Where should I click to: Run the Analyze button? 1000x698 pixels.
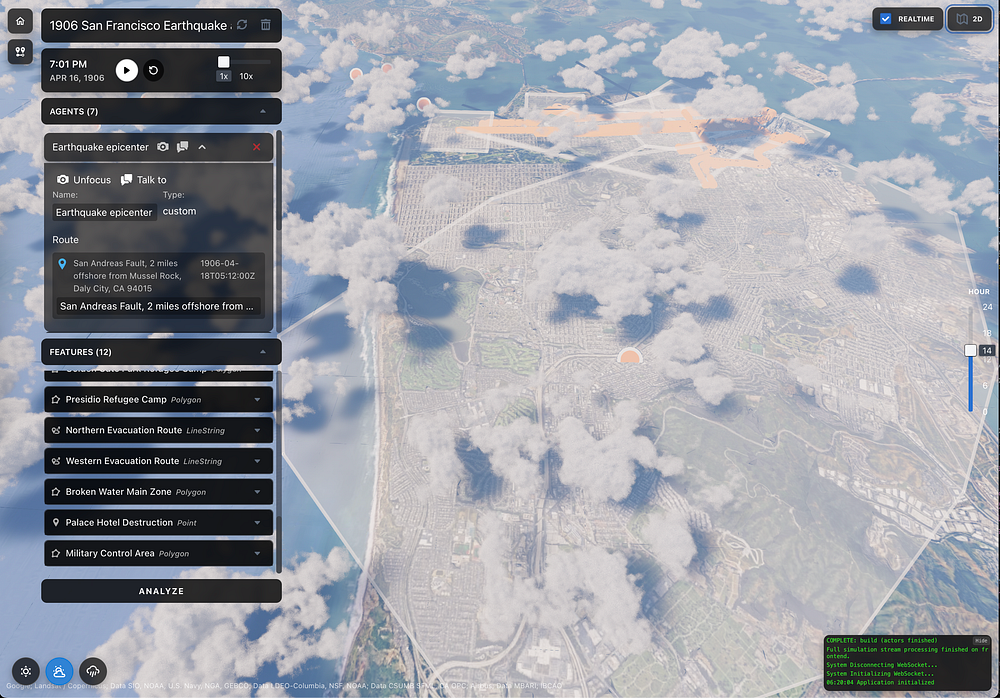click(x=161, y=591)
